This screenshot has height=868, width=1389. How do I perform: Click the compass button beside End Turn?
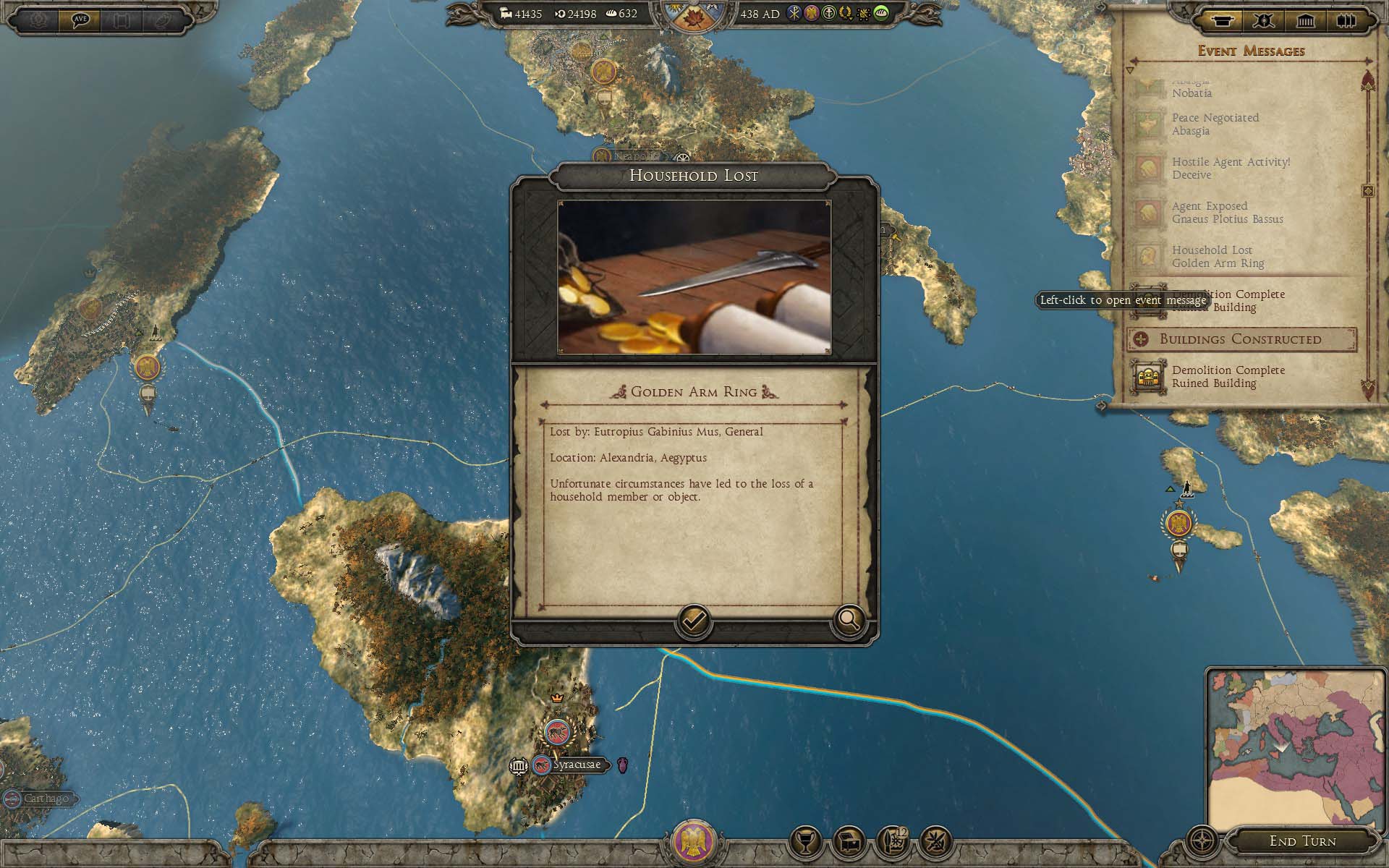[1203, 843]
